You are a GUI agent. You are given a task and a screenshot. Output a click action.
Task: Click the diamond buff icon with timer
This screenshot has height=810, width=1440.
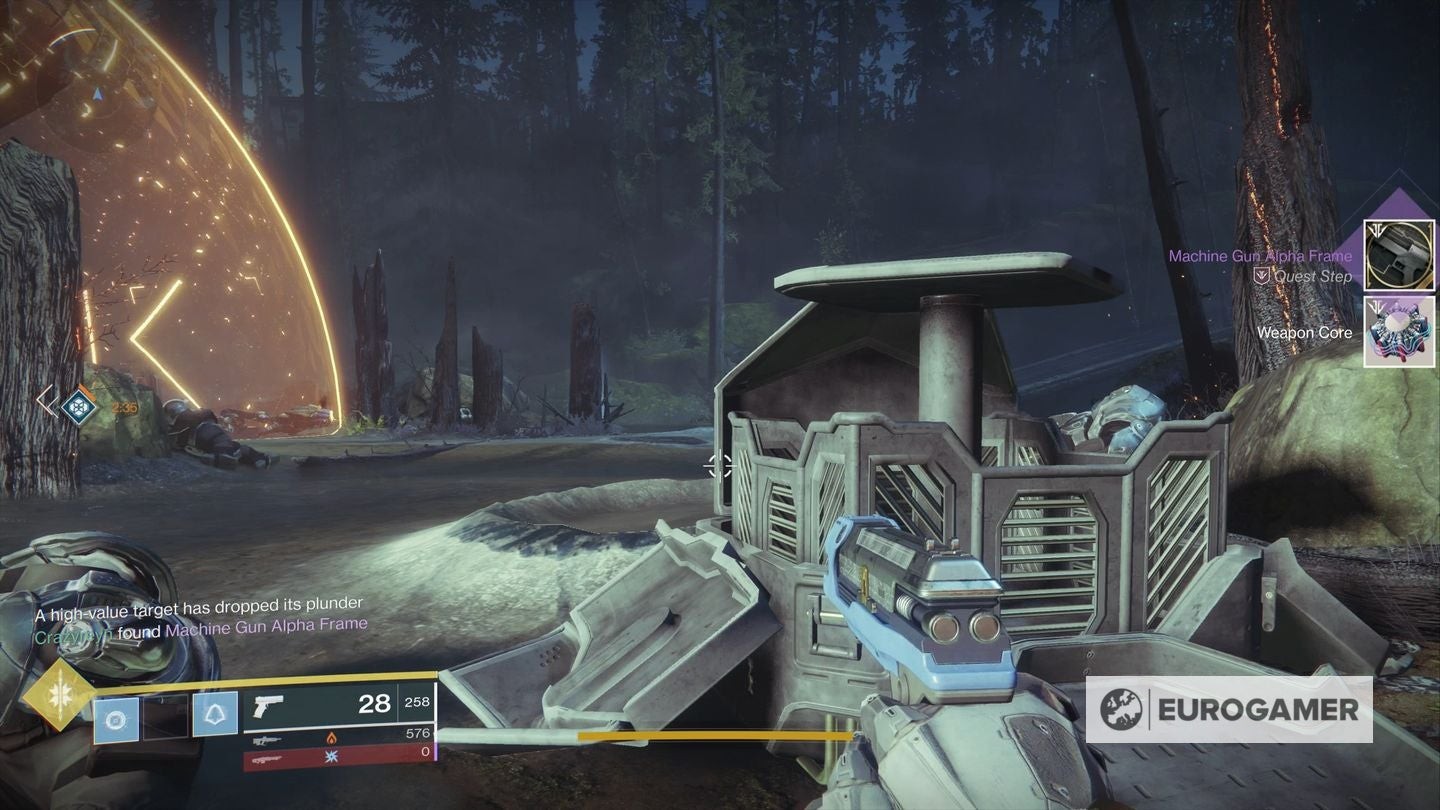pyautogui.click(x=79, y=404)
